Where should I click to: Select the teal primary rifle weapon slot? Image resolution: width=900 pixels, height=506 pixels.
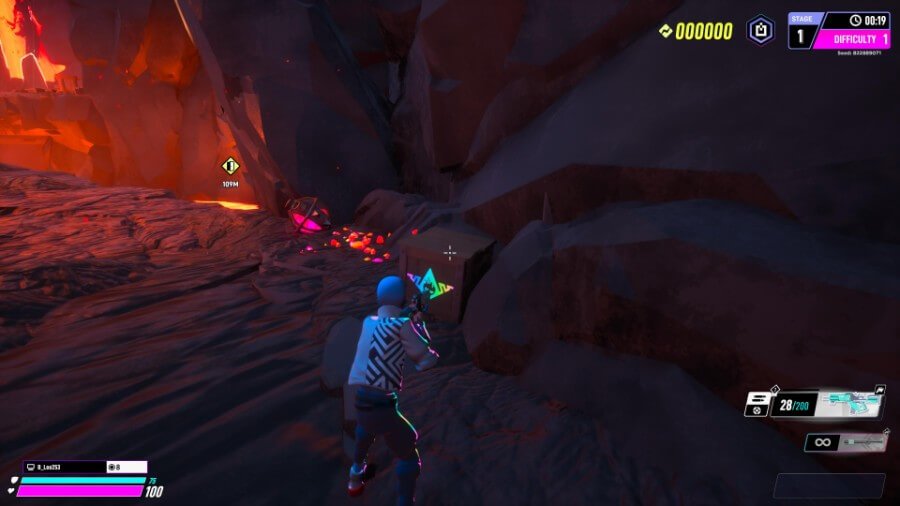coord(850,403)
